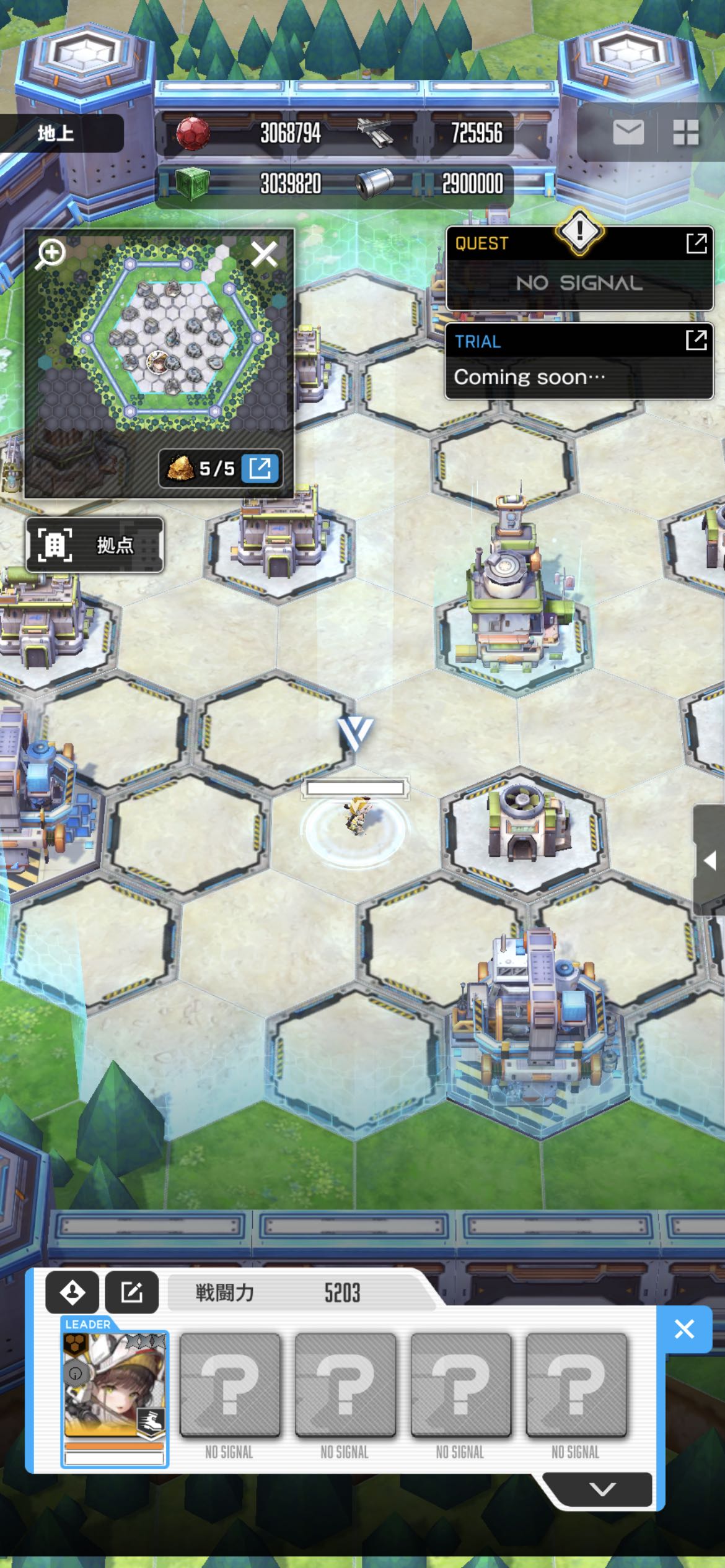Screen dimensions: 725x1568
Task: Expand the TRIAL panel
Action: 696,340
